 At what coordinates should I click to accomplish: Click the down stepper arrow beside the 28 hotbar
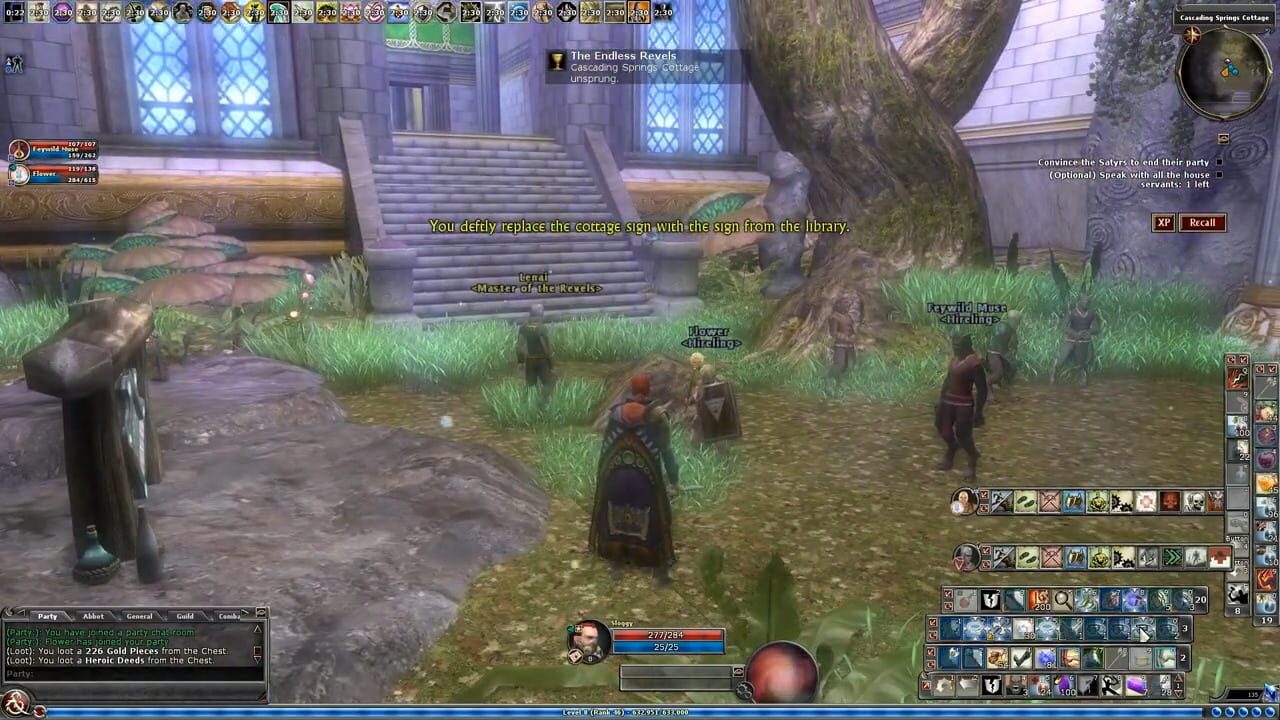click(1178, 693)
